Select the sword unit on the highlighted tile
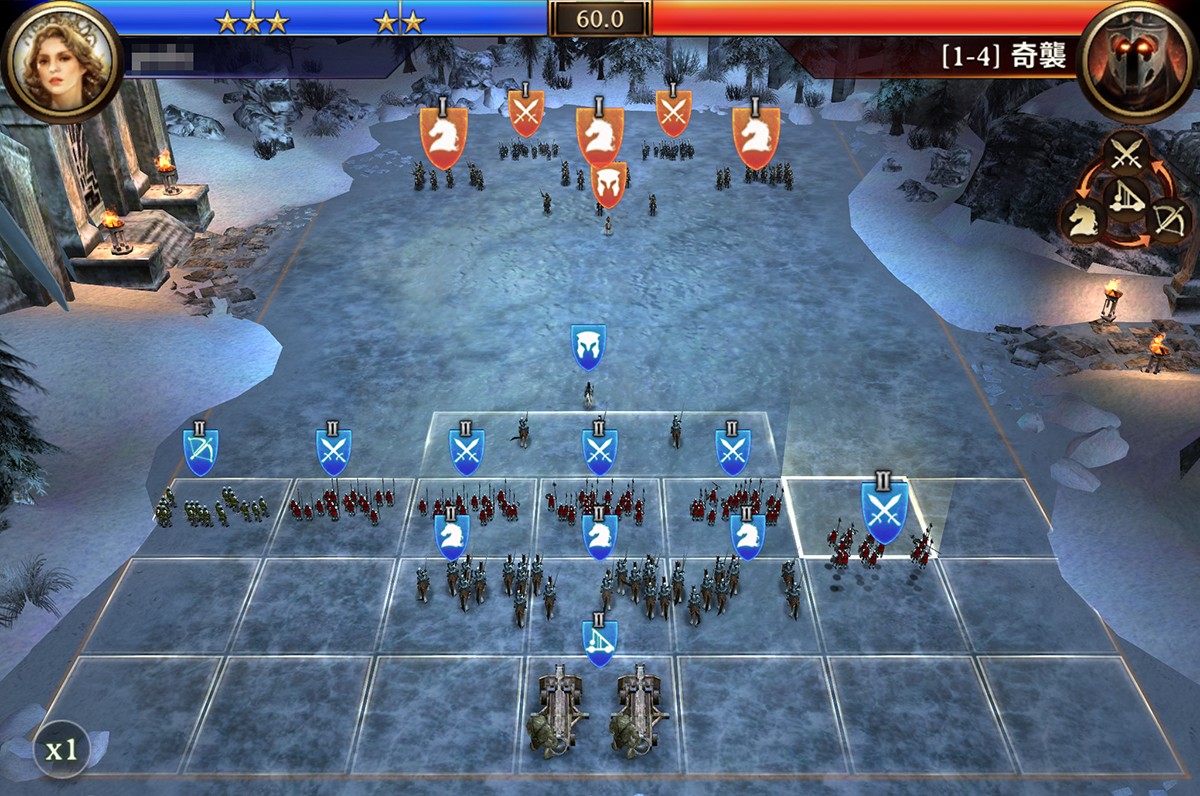 pyautogui.click(x=884, y=511)
